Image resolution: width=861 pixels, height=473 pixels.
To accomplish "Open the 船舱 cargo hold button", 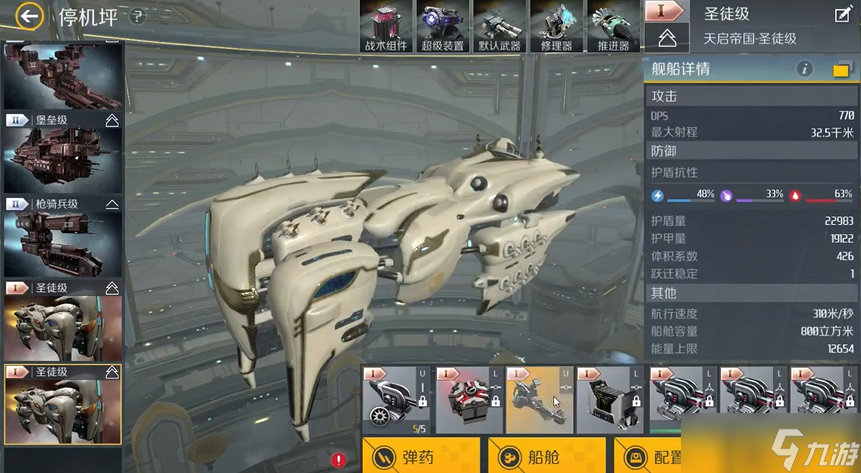I will tap(547, 456).
